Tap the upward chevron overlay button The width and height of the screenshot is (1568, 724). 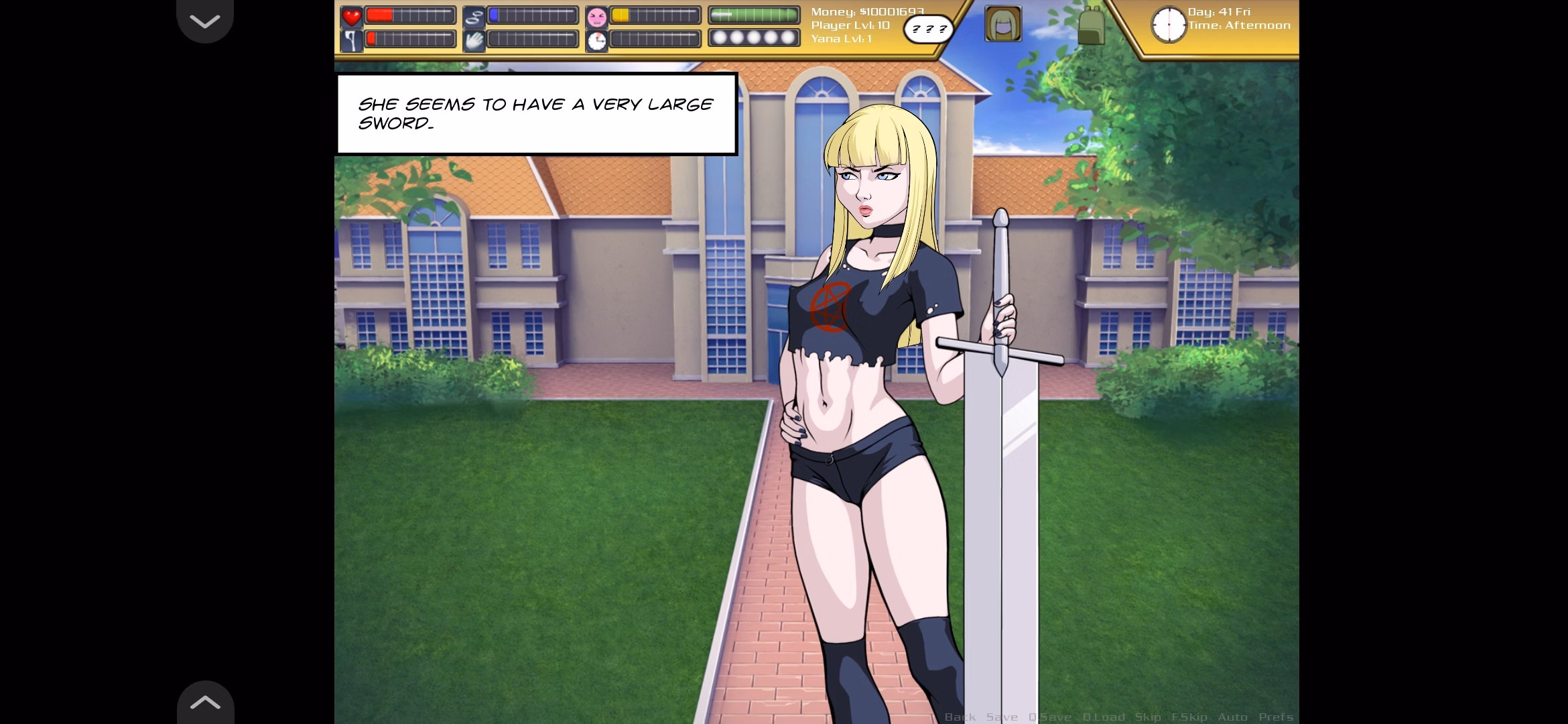(x=205, y=702)
